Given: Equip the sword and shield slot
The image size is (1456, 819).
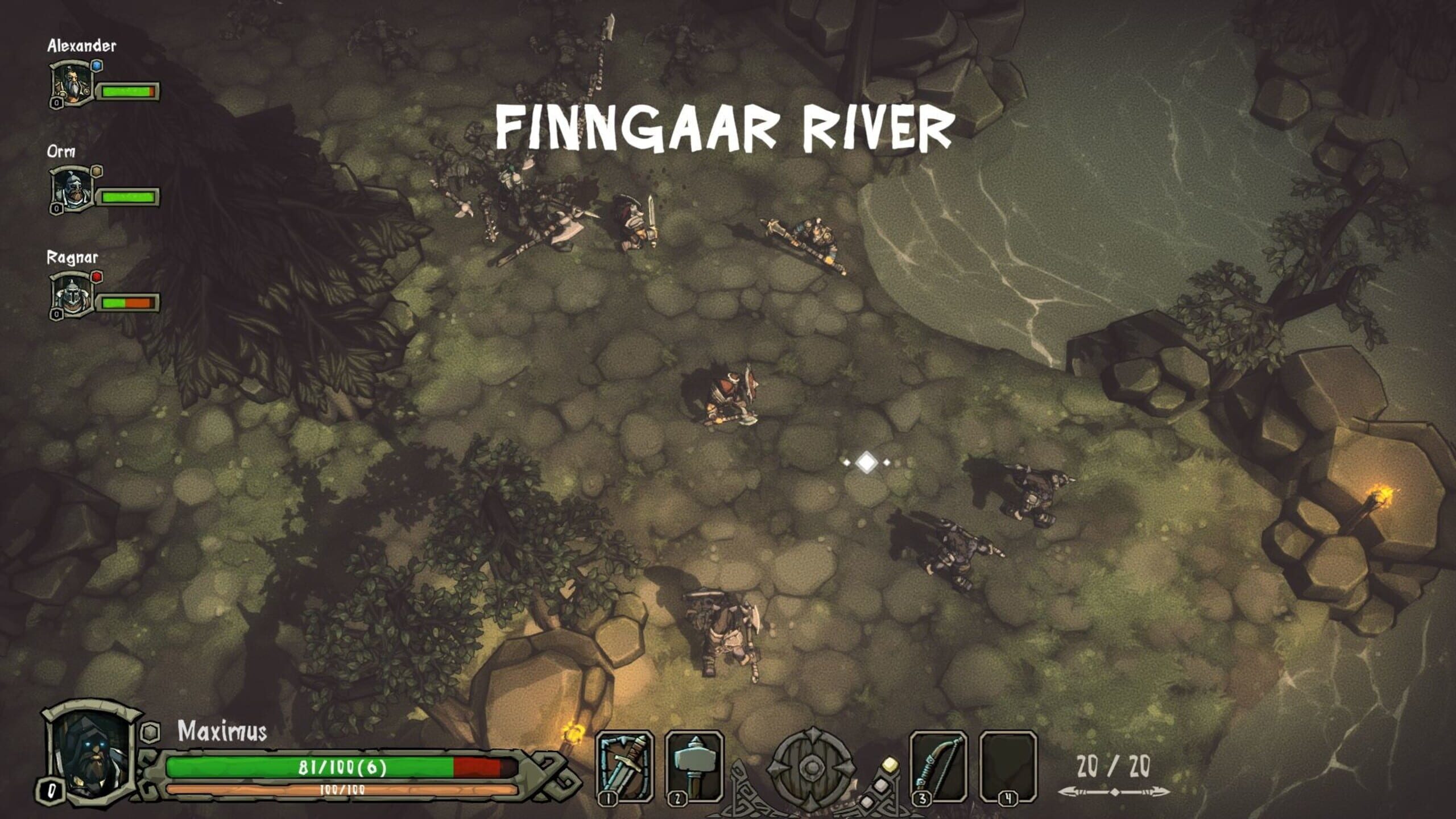Looking at the screenshot, I should point(624,766).
